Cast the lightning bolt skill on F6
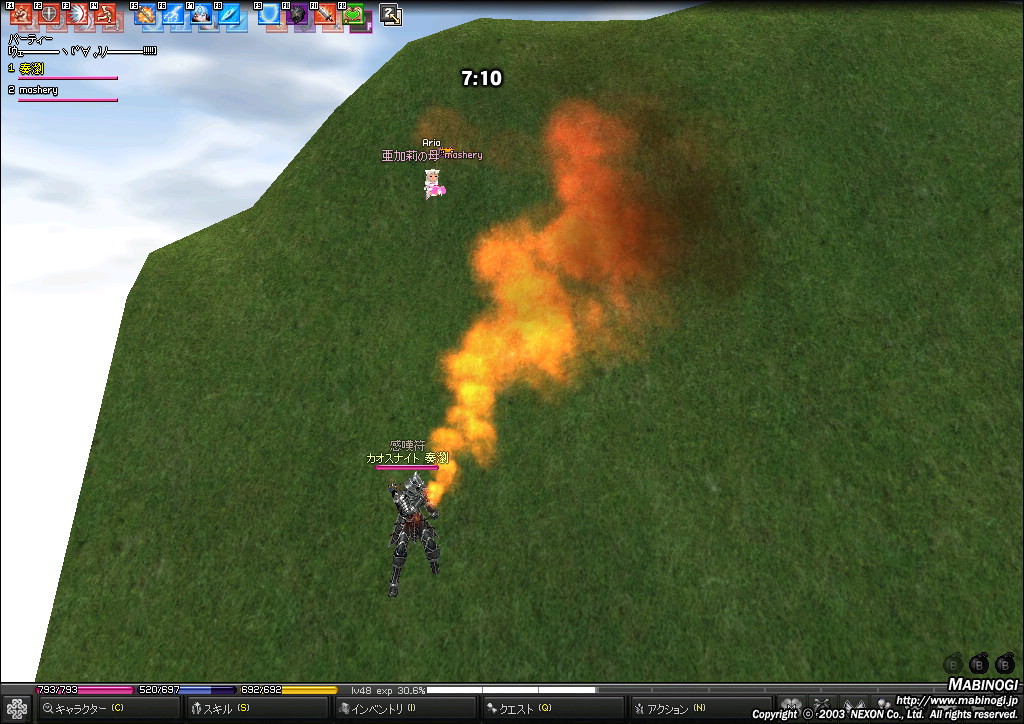This screenshot has height=724, width=1024. coord(174,15)
